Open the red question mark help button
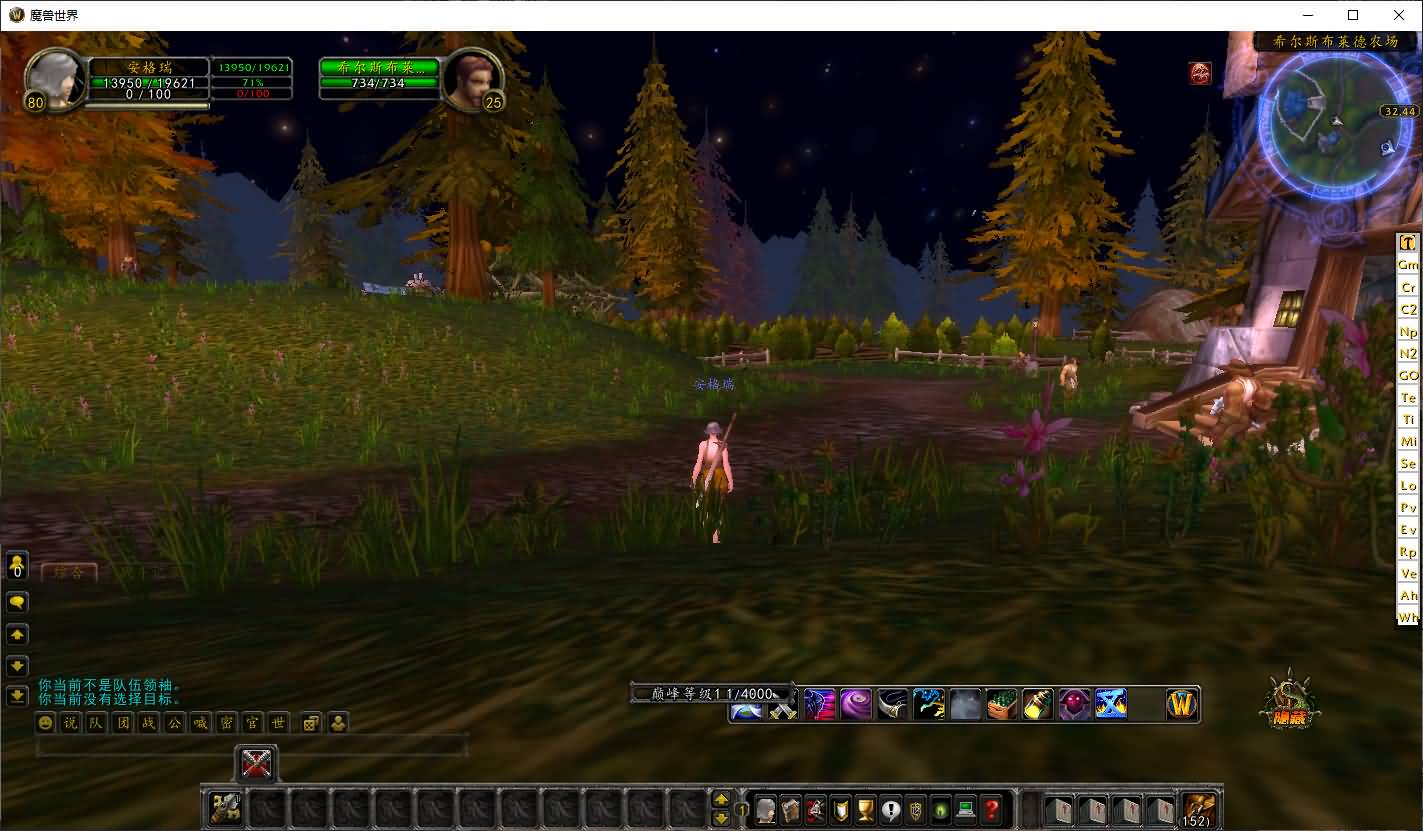The height and width of the screenshot is (831, 1423). click(991, 809)
